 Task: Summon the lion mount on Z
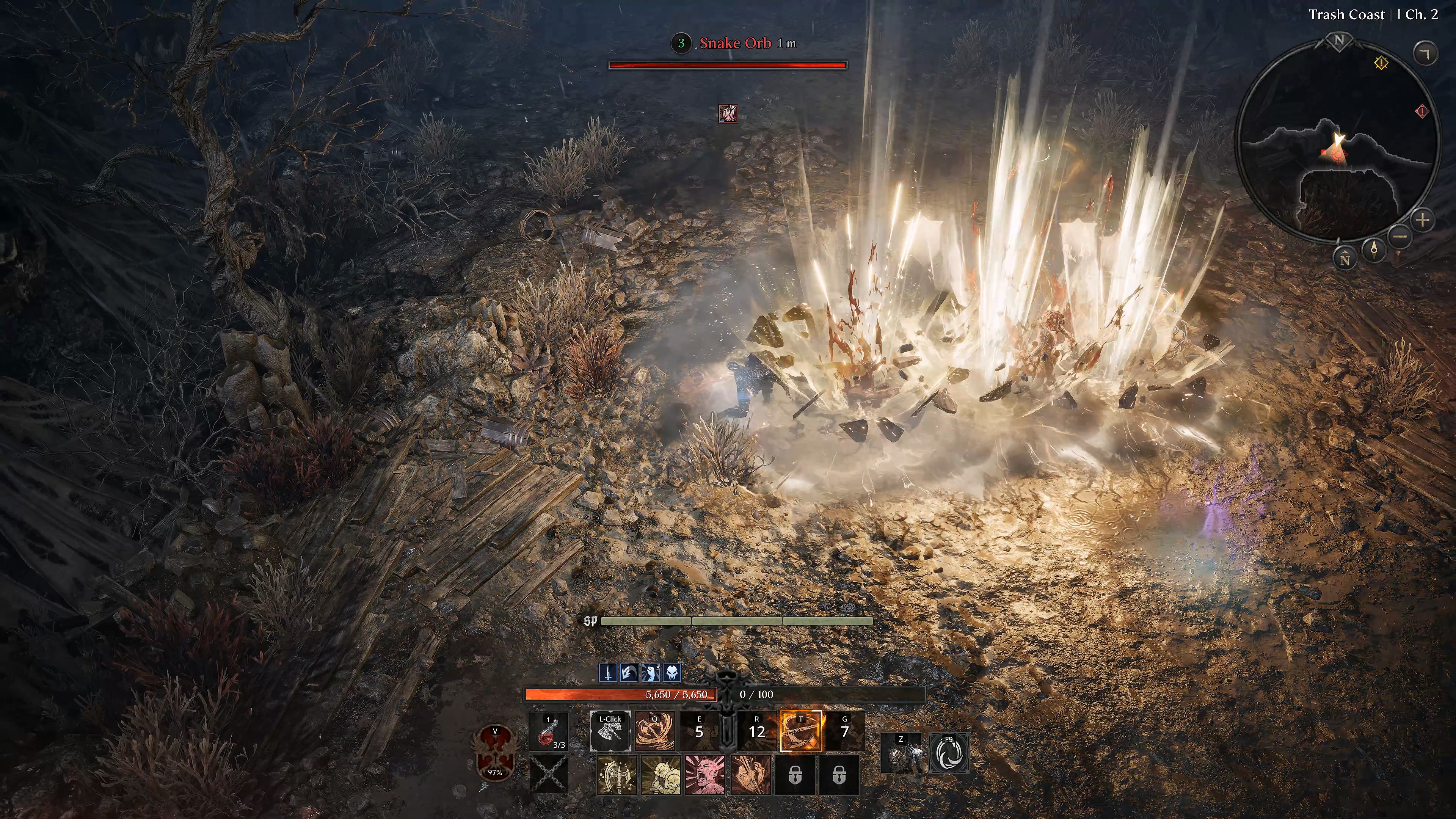tap(901, 753)
